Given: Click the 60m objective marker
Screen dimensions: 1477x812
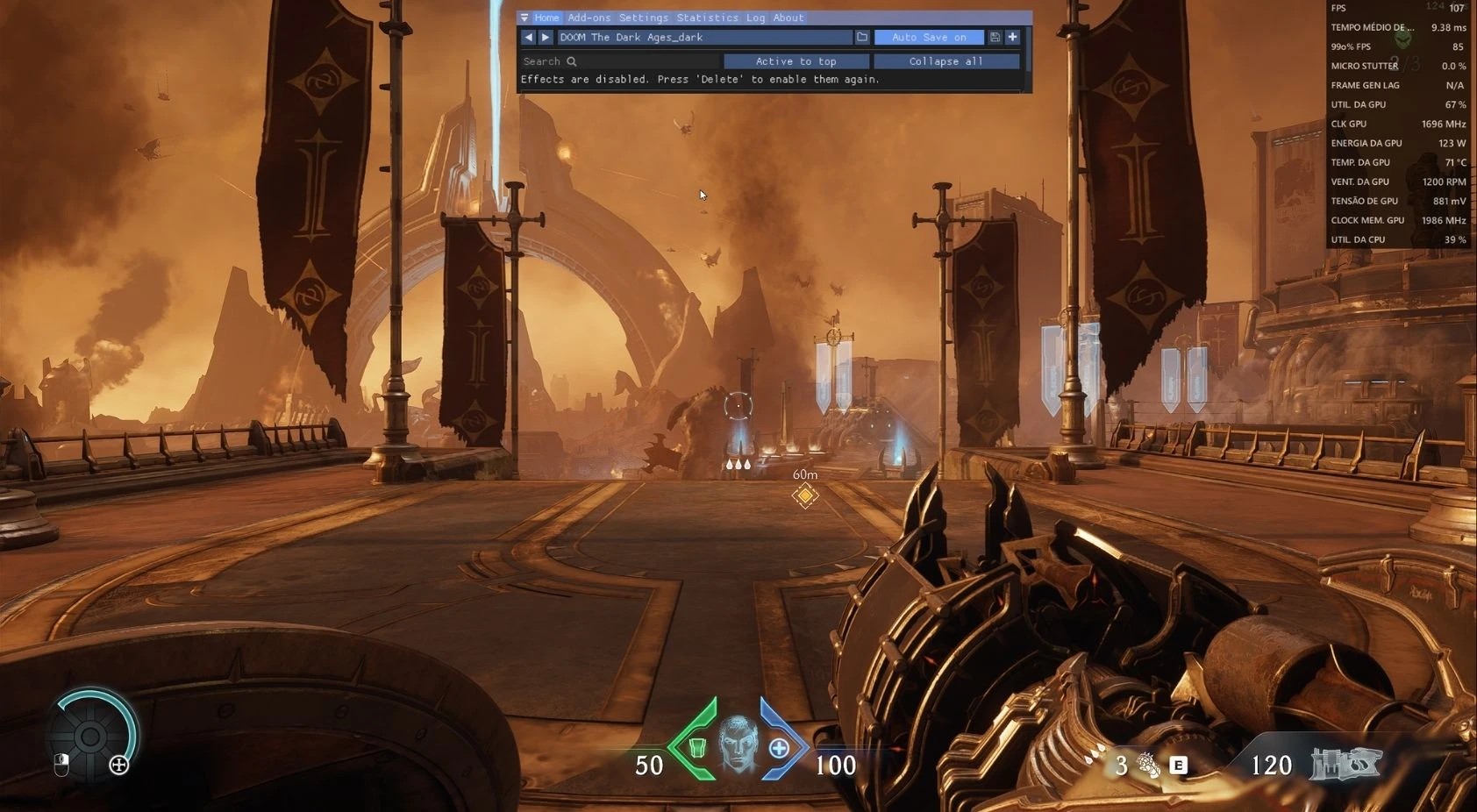Looking at the screenshot, I should pyautogui.click(x=805, y=495).
